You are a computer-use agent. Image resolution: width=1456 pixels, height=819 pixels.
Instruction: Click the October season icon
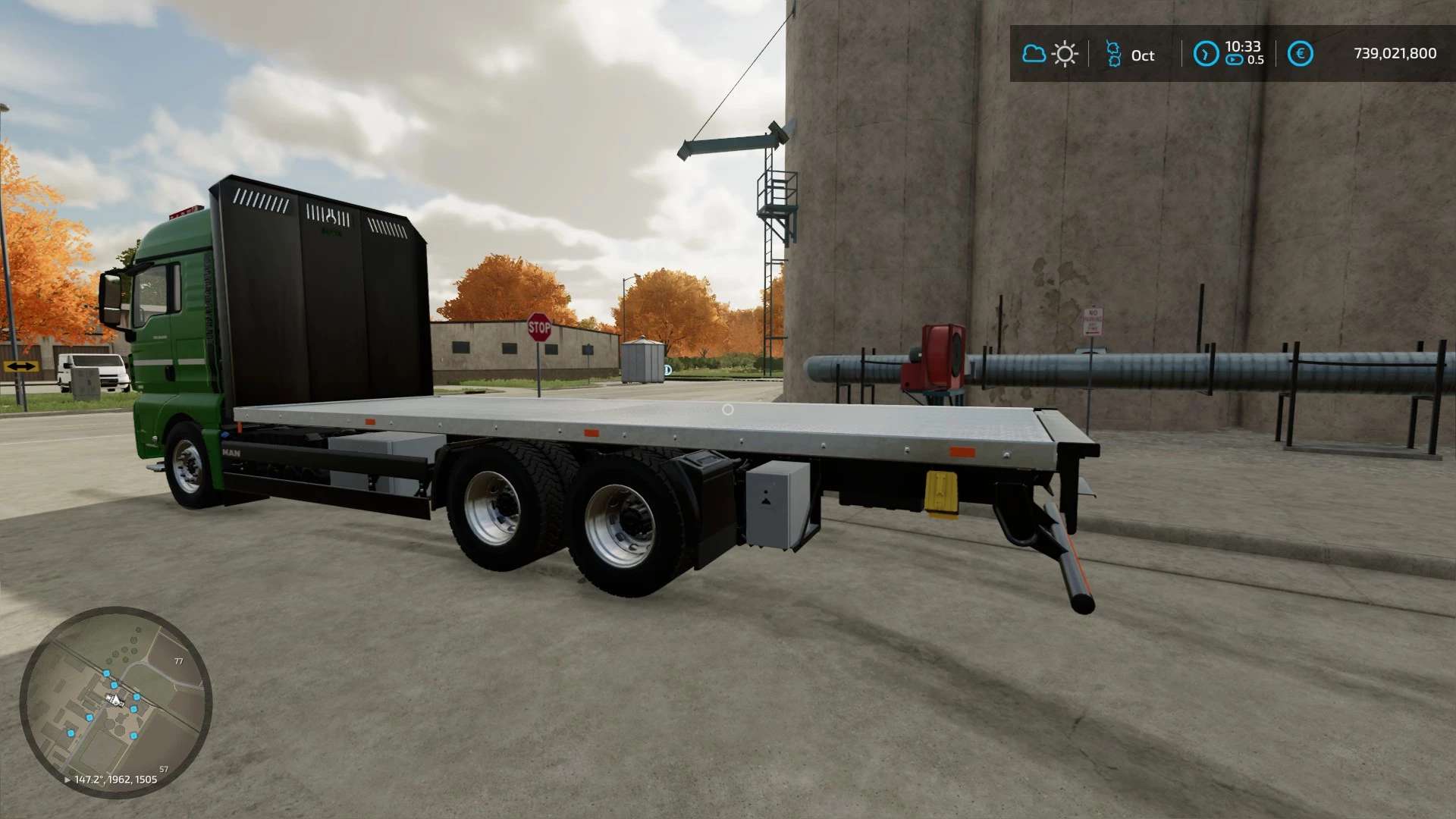point(1113,55)
